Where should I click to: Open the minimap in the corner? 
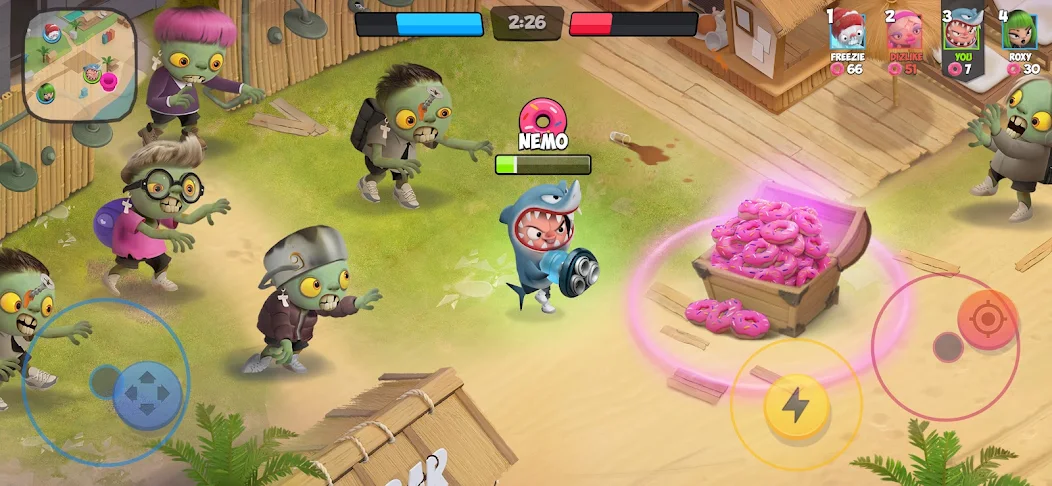click(x=79, y=66)
